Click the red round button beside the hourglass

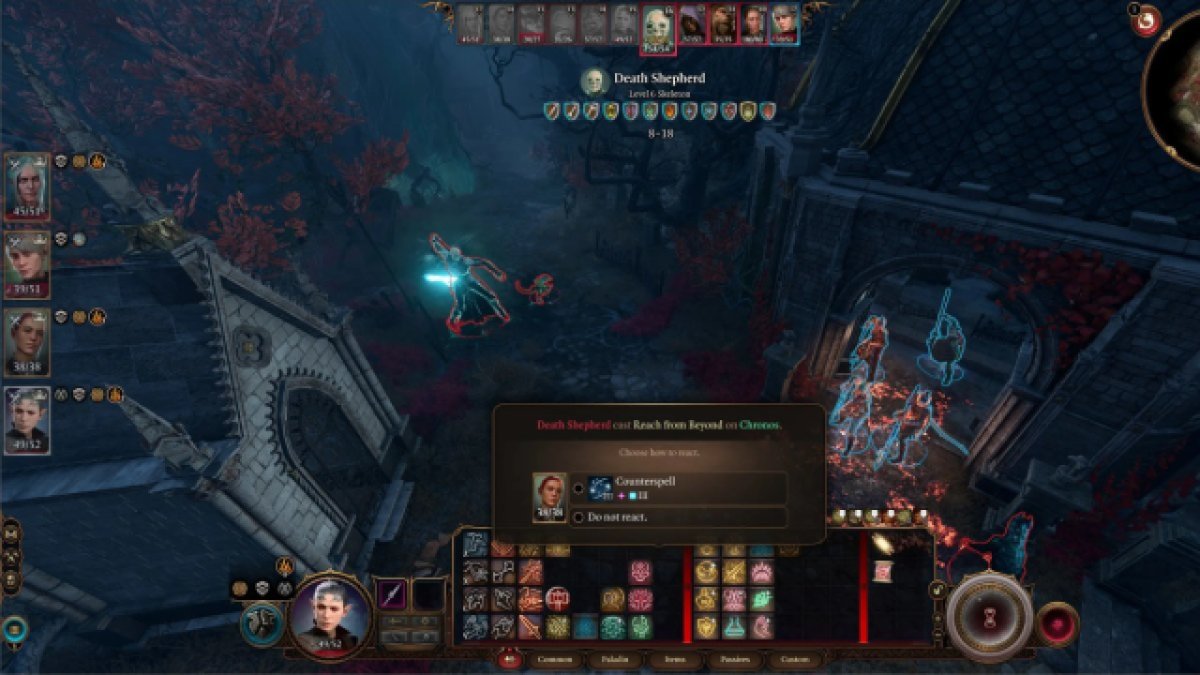point(1057,622)
